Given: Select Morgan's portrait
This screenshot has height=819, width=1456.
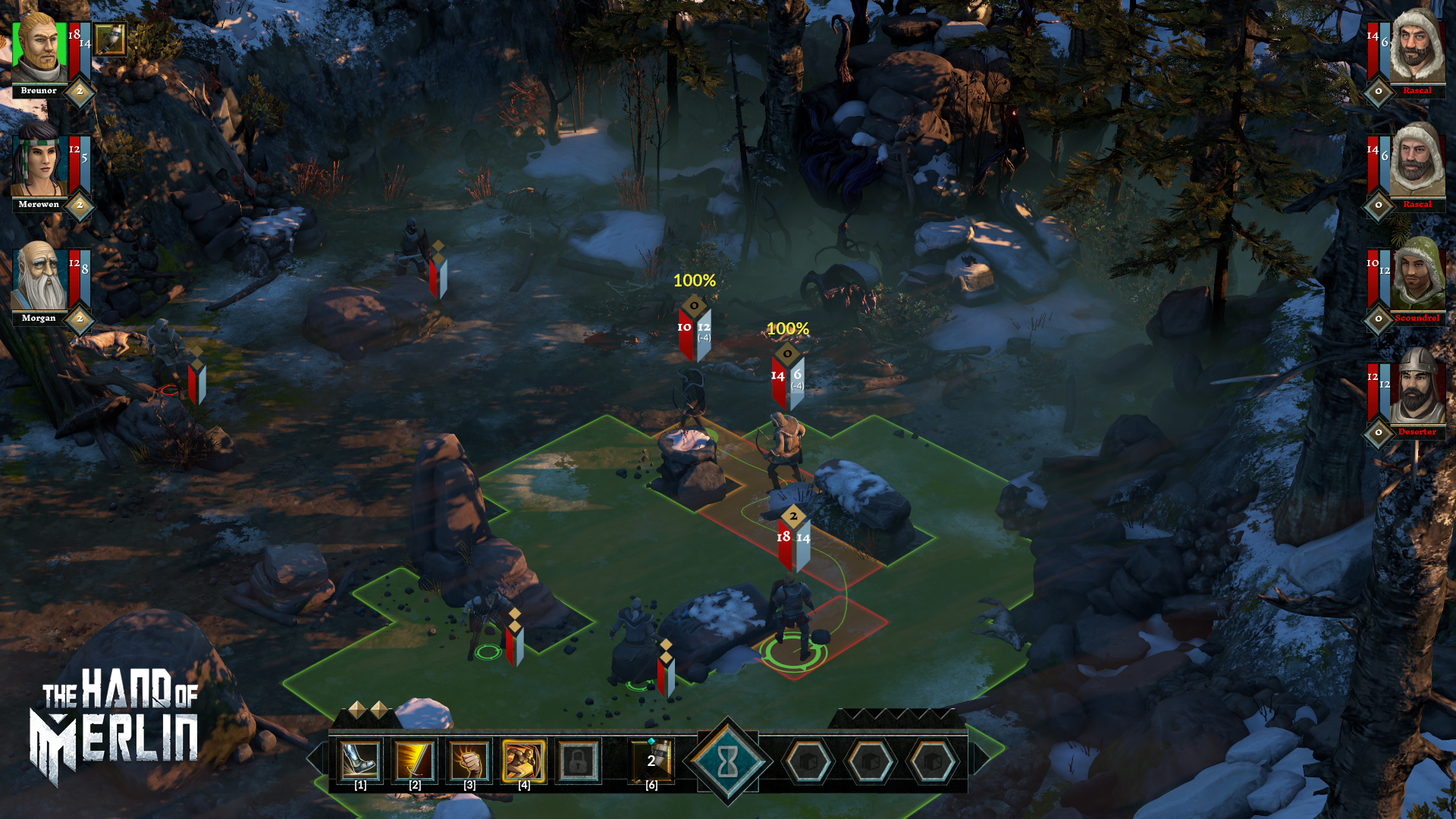Looking at the screenshot, I should coord(39,276).
